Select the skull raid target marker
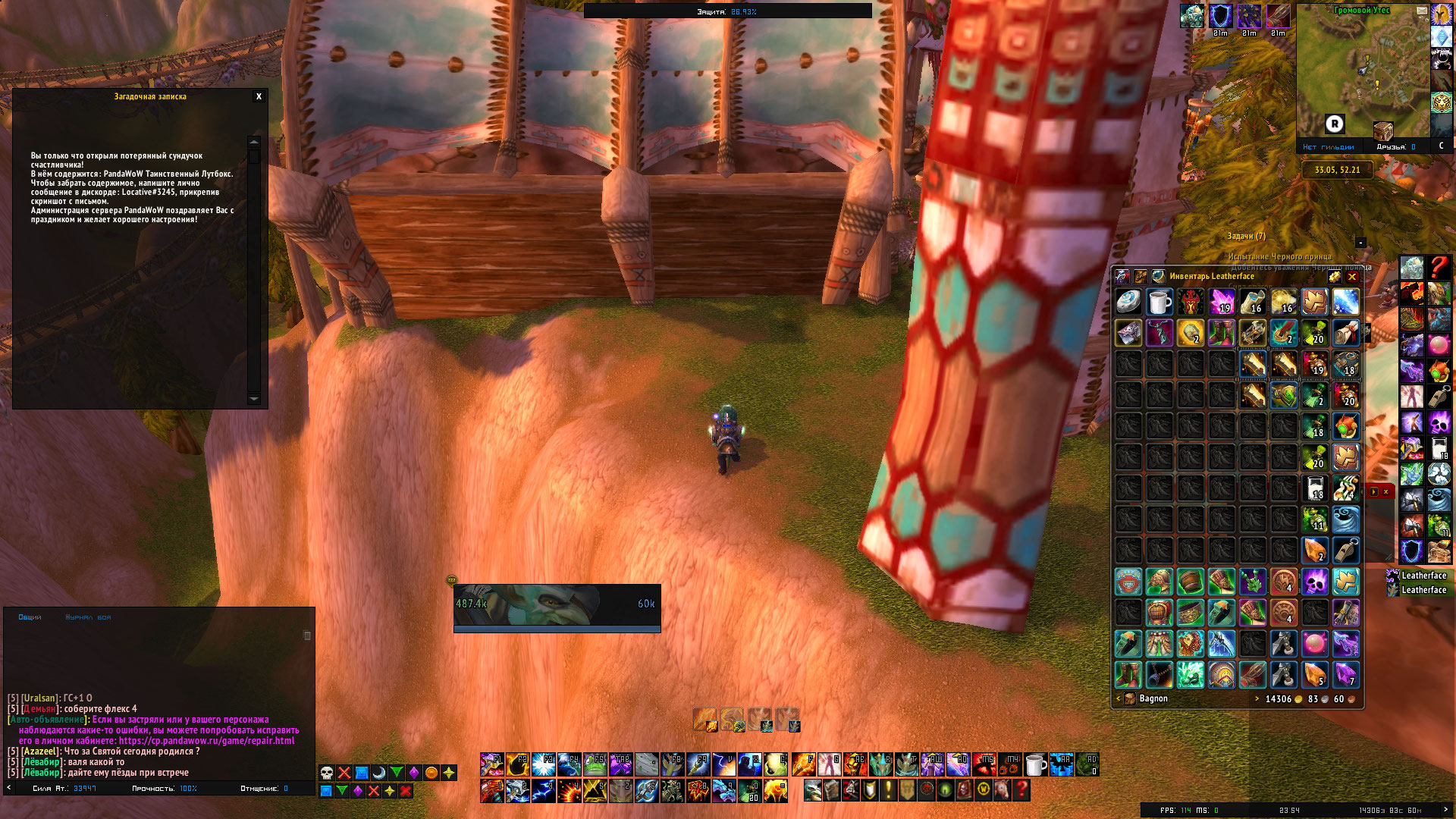The image size is (1456, 819). tap(327, 773)
